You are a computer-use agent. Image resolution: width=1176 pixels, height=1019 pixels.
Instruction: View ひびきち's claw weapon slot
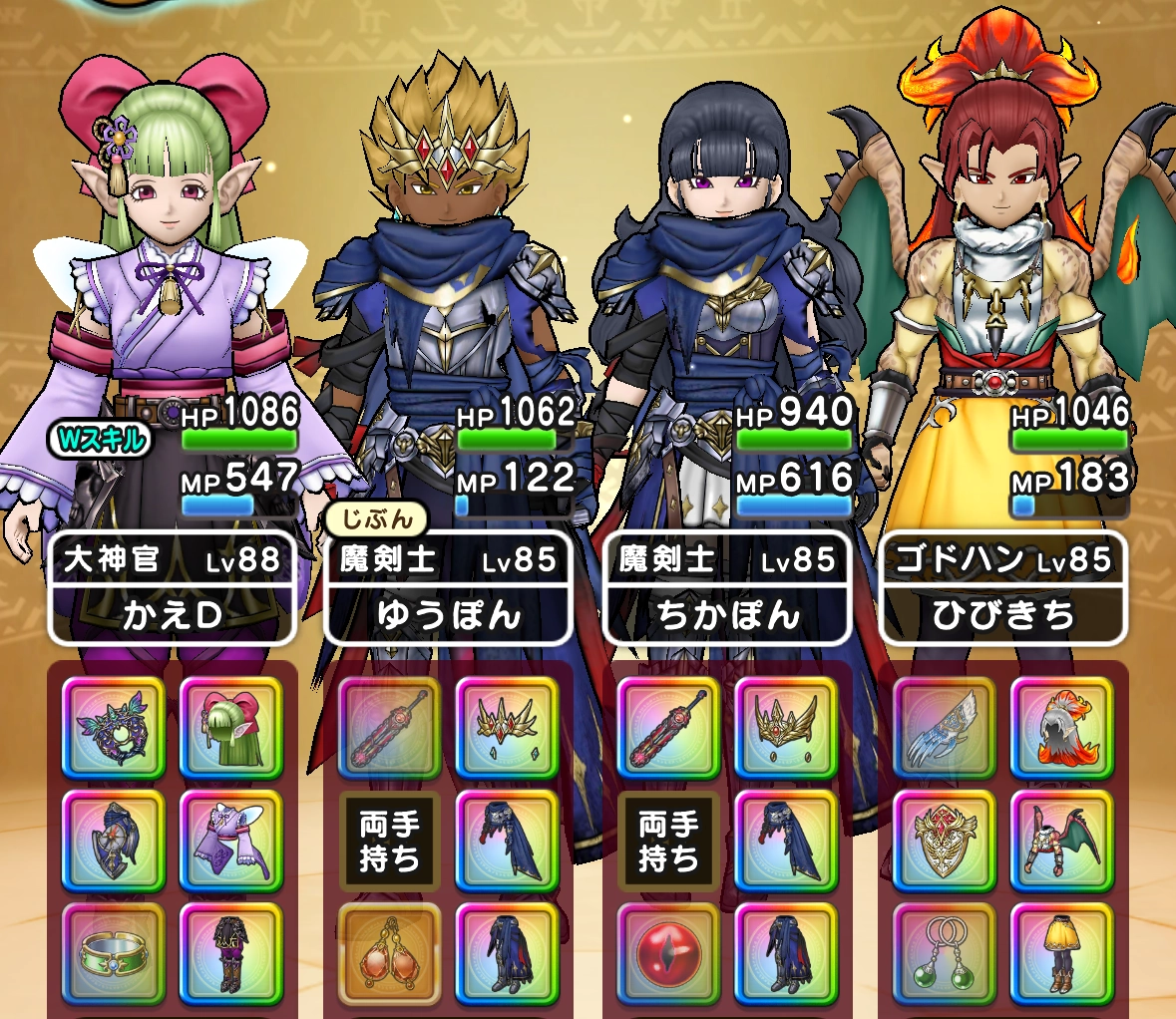pyautogui.click(x=944, y=729)
